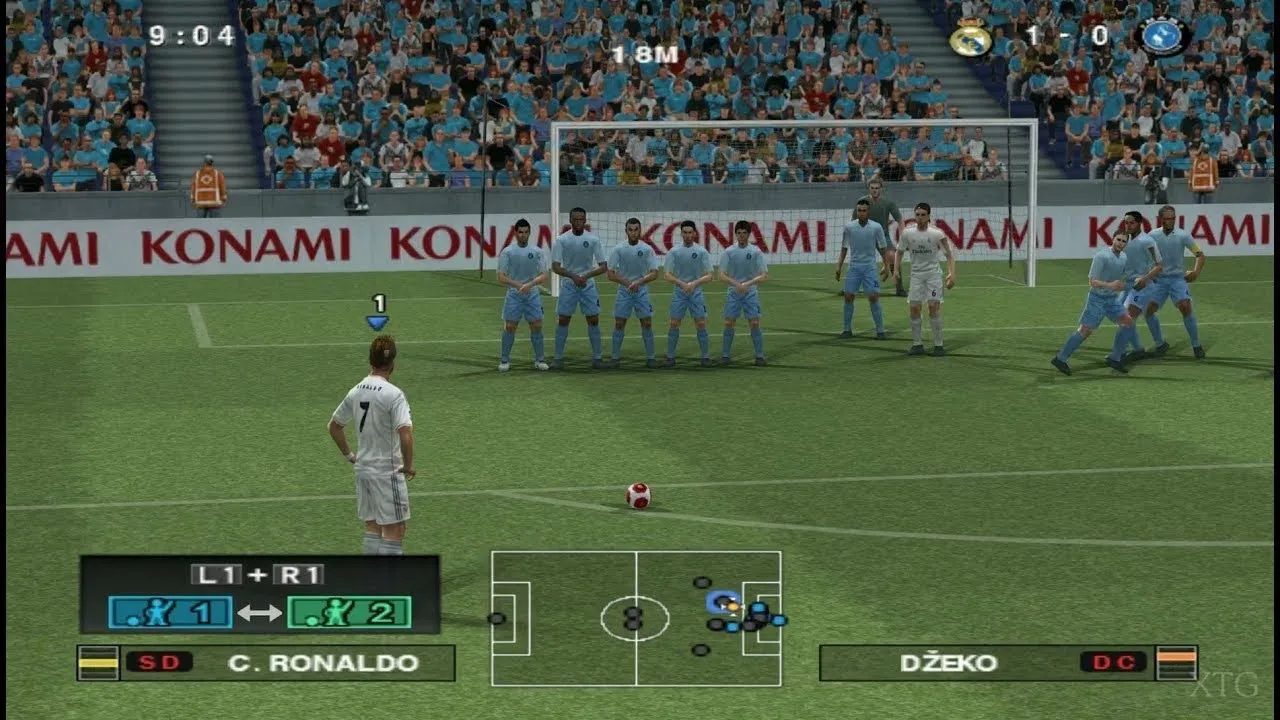Image resolution: width=1280 pixels, height=720 pixels.
Task: Click the player cursor marker labeled 1
Action: (x=377, y=310)
